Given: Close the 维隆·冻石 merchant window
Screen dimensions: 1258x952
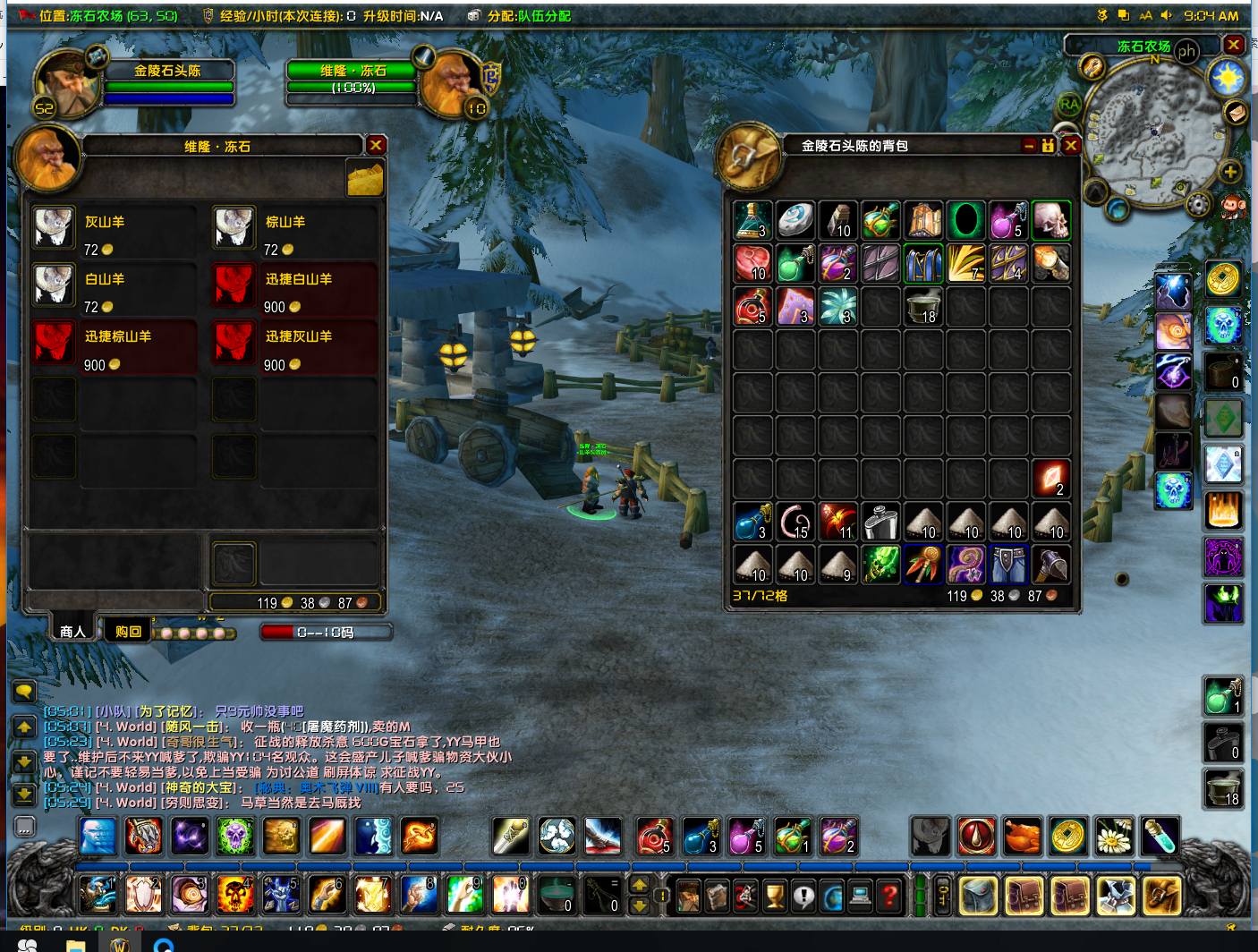Looking at the screenshot, I should point(376,145).
